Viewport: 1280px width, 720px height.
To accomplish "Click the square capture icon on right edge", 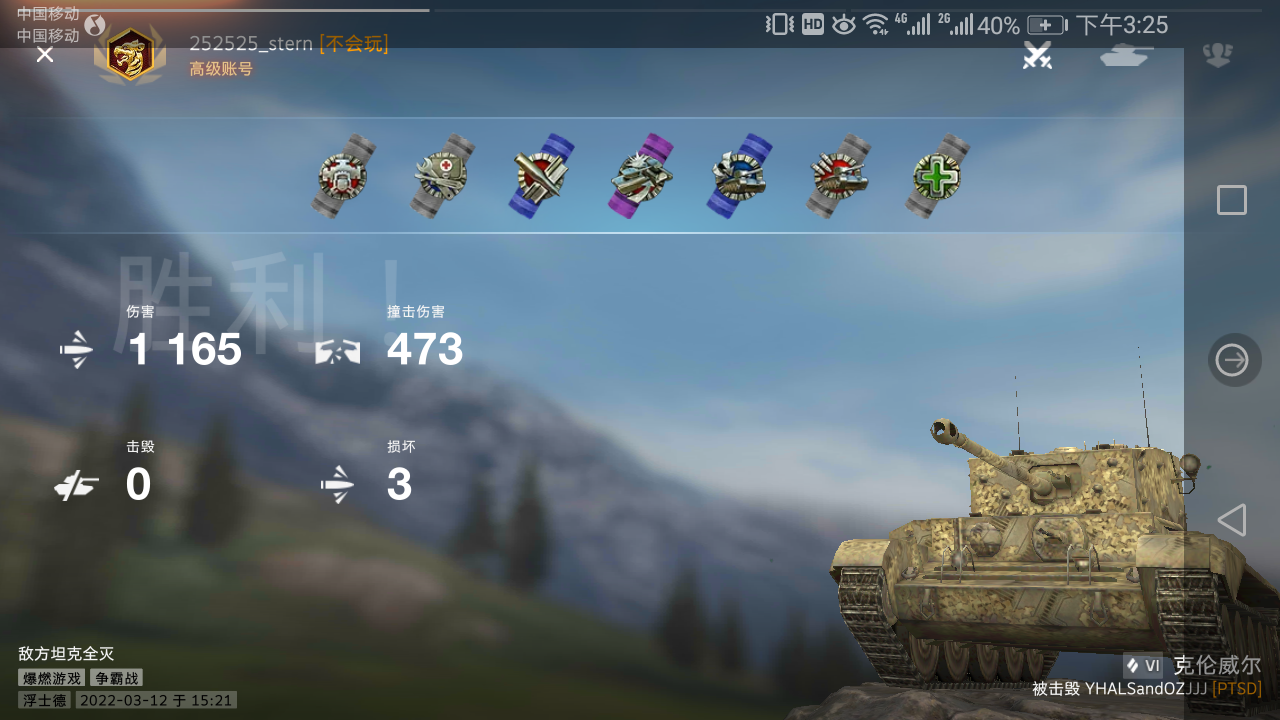I will tap(1231, 200).
